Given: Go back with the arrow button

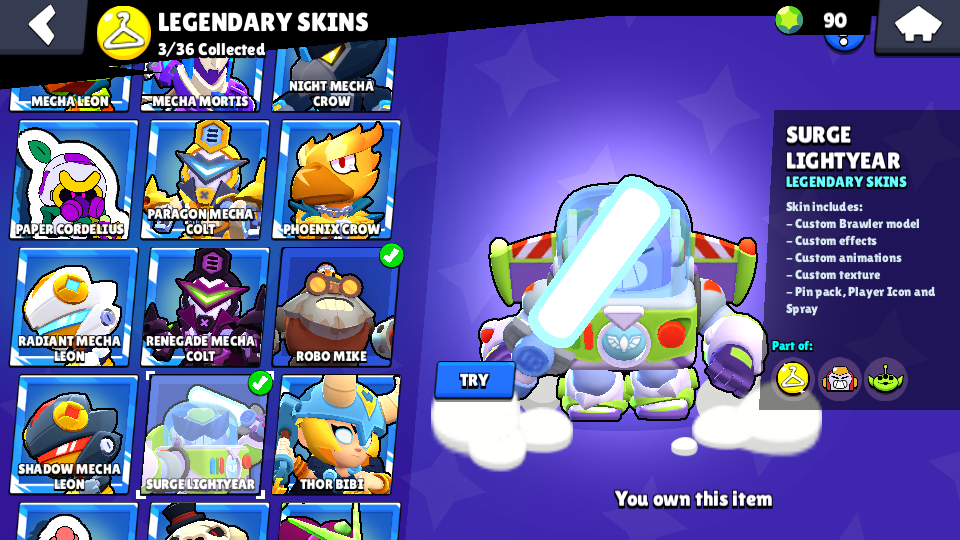Looking at the screenshot, I should [41, 24].
